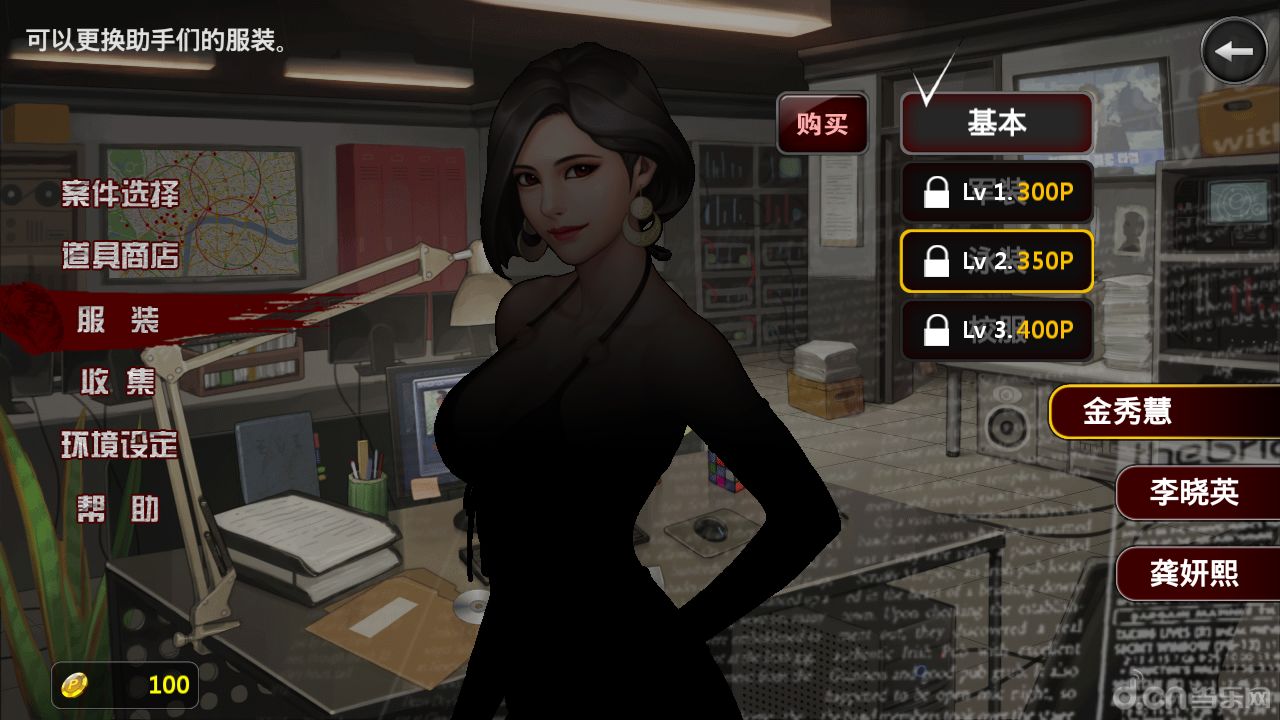Click the 购买 buy button
1280x720 pixels.
tap(822, 124)
